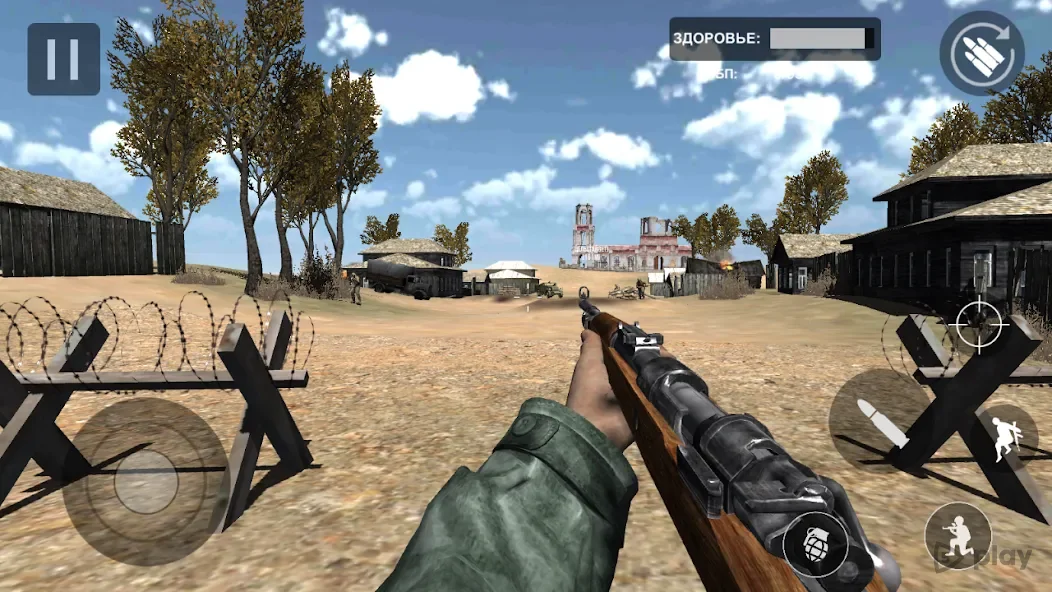Viewport: 1052px width, 592px height.
Task: Tap the reload ammo button
Action: [x=981, y=53]
